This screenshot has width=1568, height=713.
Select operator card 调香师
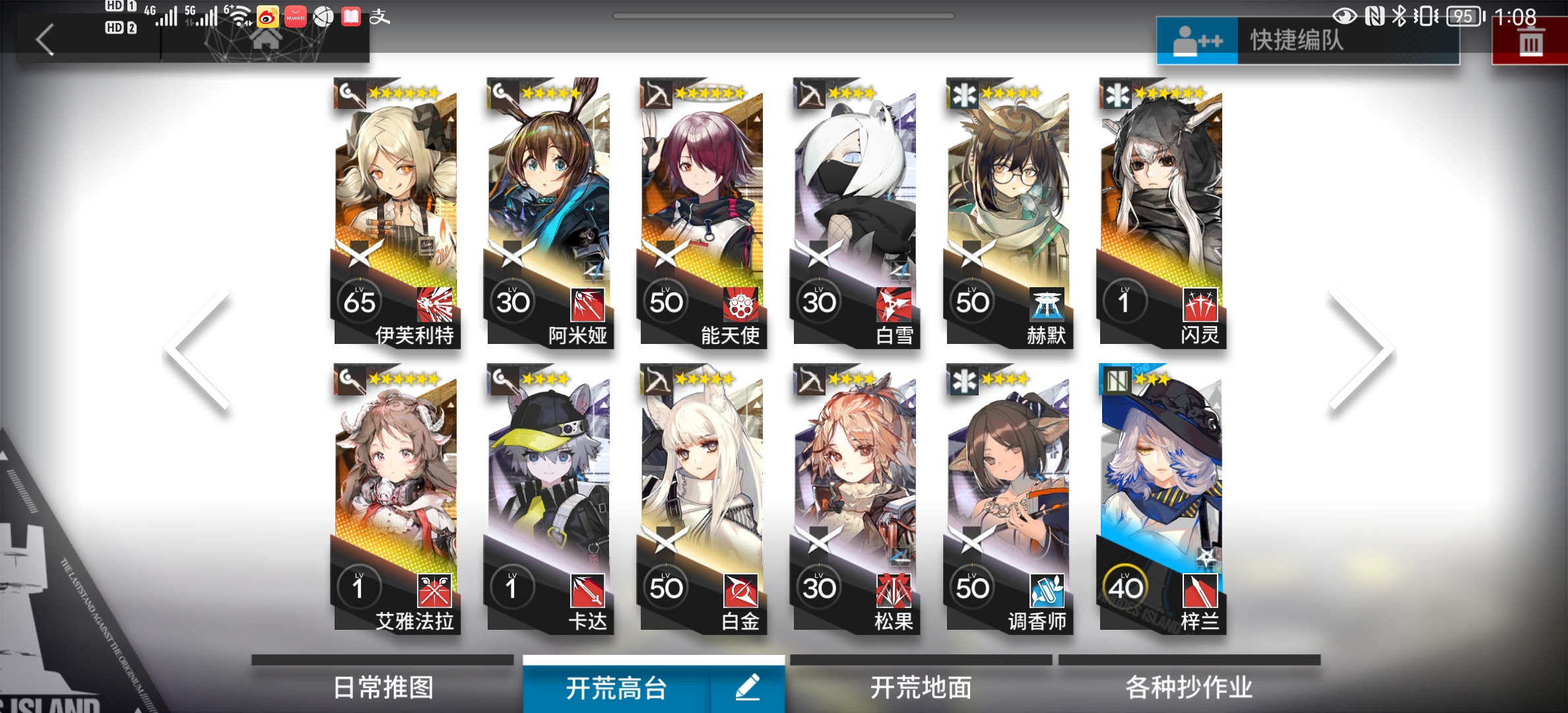point(1008,498)
